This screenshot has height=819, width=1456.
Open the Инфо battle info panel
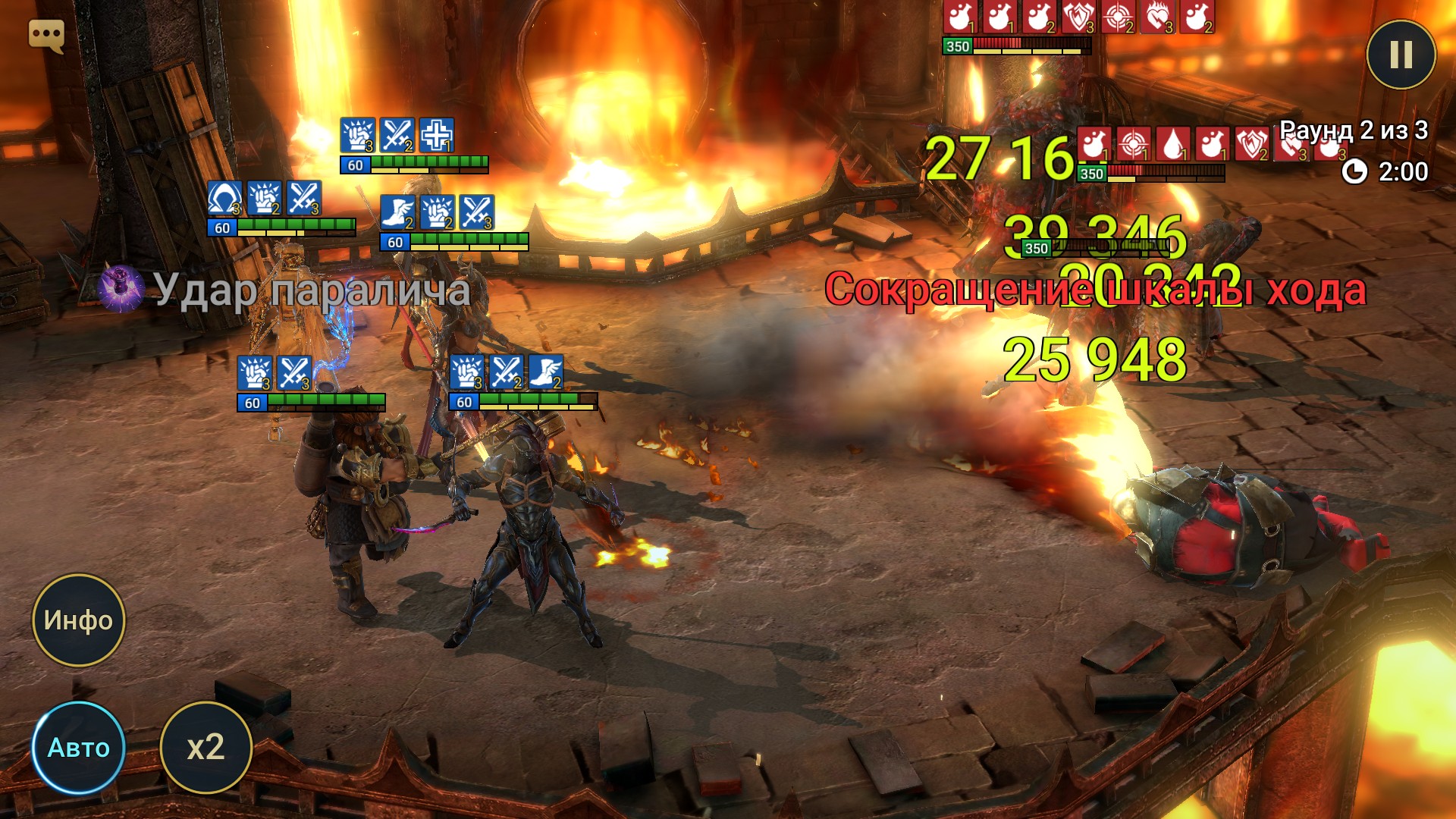[x=78, y=620]
